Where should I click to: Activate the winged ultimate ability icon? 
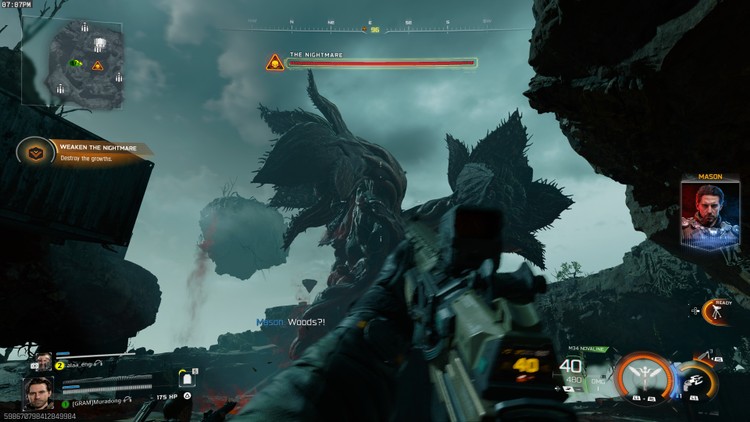643,376
